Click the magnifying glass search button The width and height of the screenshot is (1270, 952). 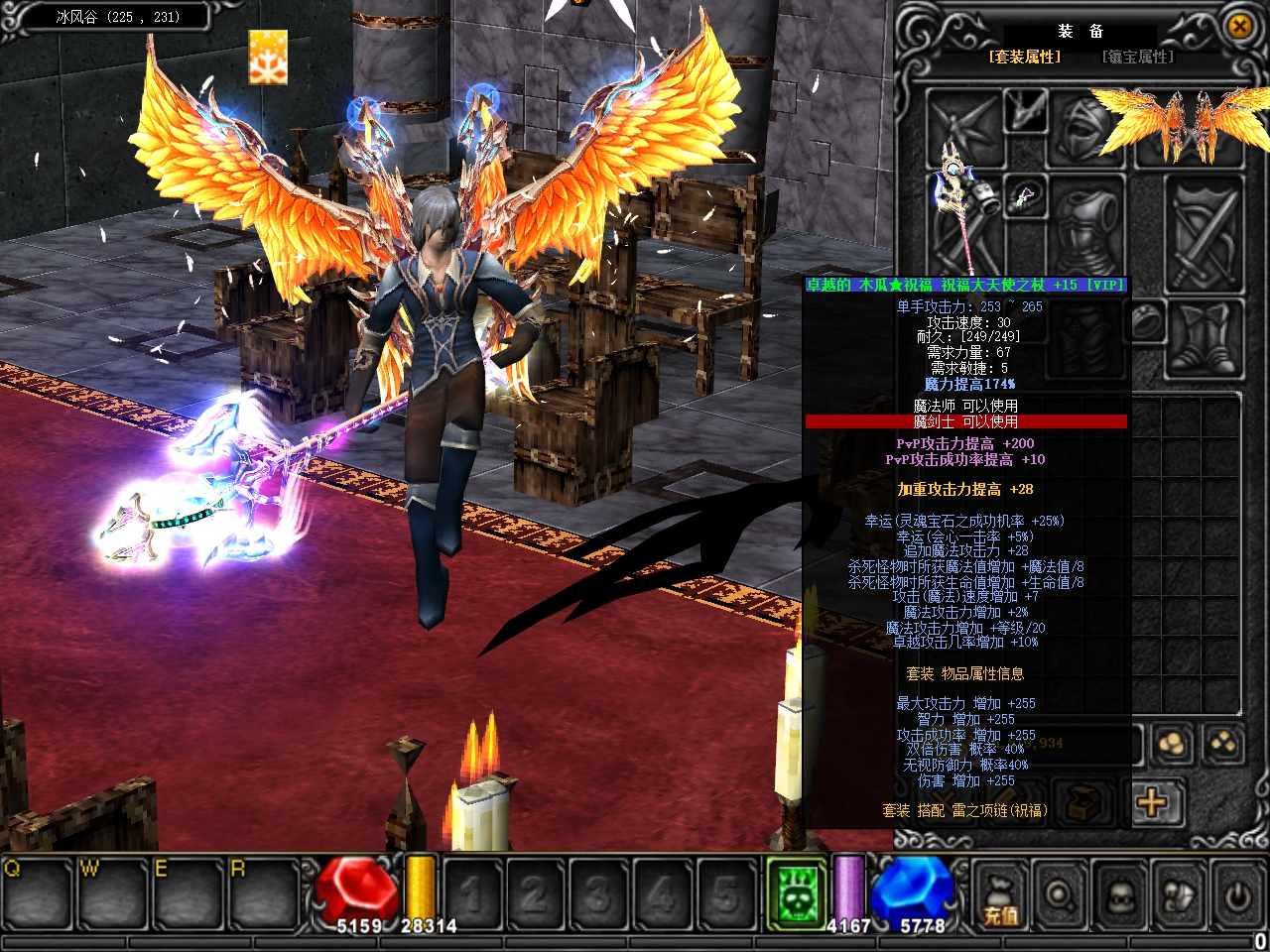tap(1060, 894)
